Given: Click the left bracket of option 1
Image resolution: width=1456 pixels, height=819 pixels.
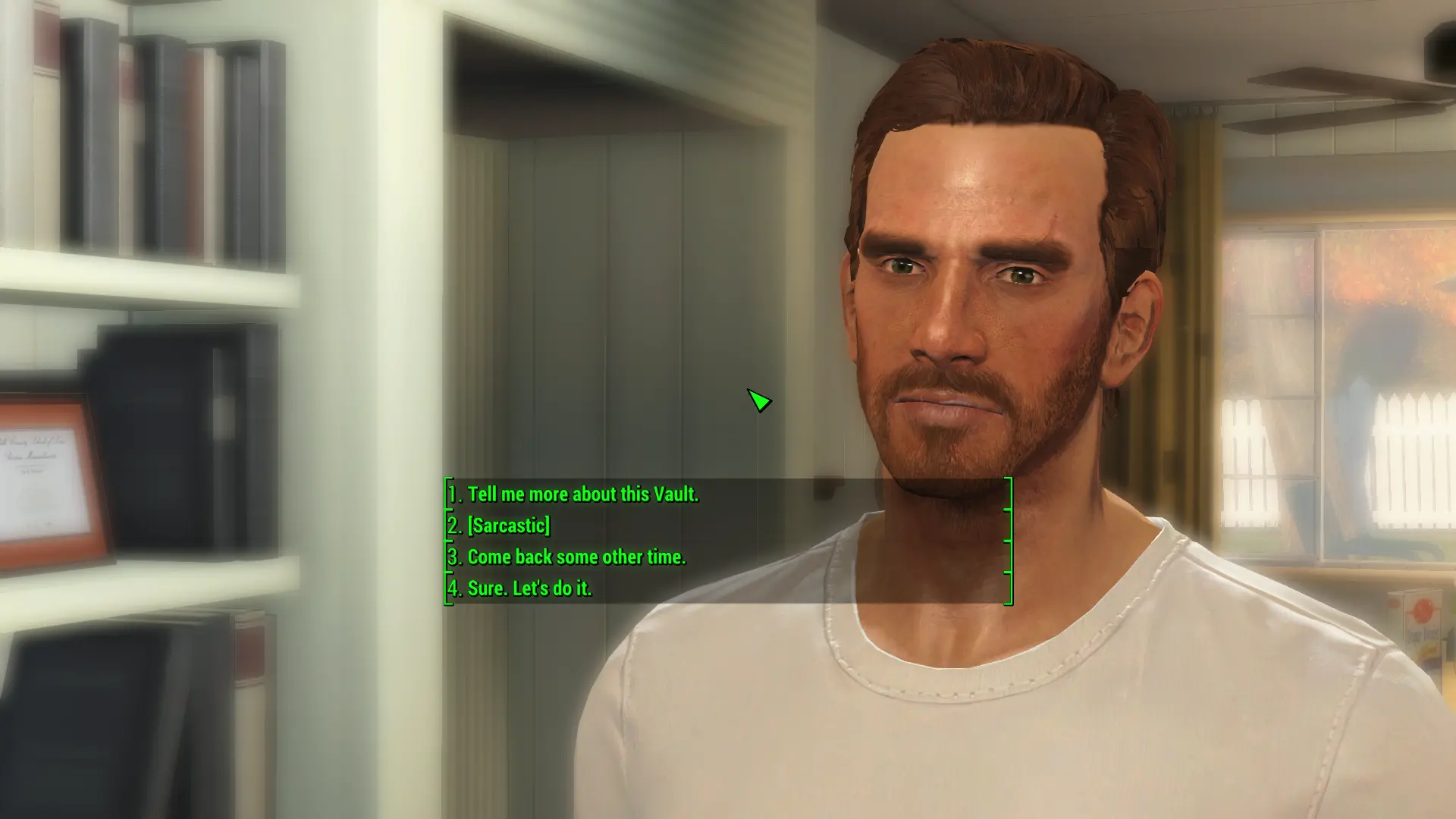Looking at the screenshot, I should click(446, 494).
